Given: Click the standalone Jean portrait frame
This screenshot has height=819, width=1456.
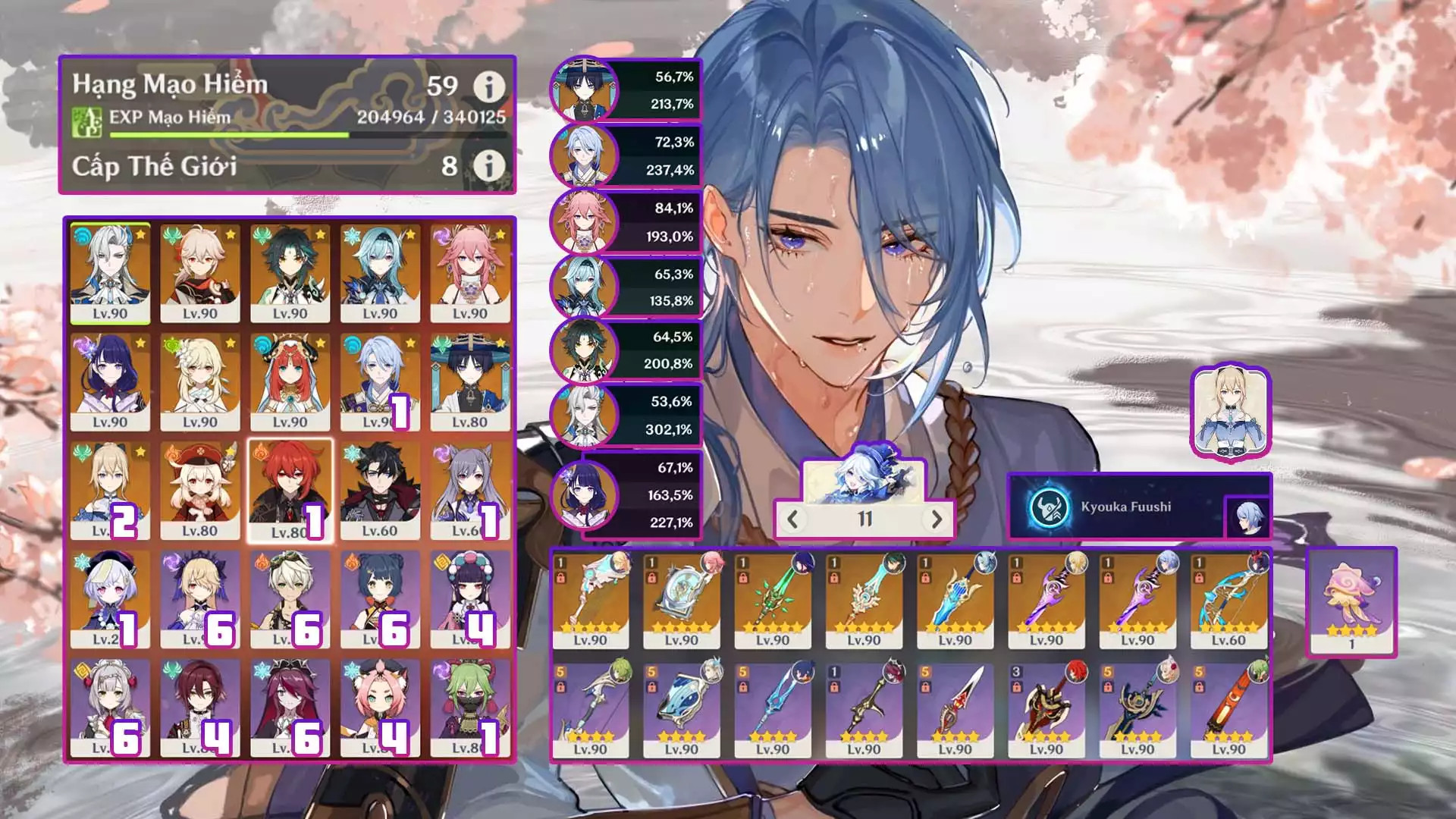Looking at the screenshot, I should (1230, 412).
